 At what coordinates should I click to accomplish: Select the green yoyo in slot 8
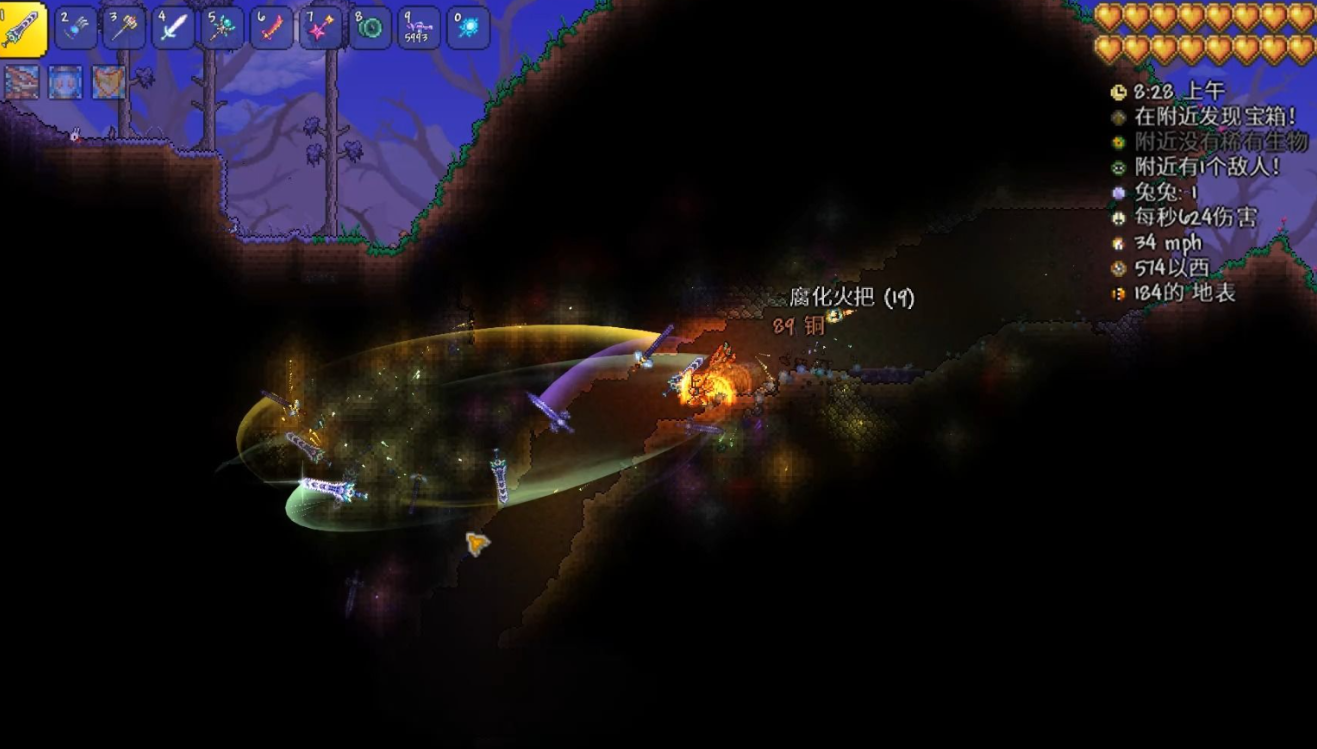pyautogui.click(x=370, y=28)
